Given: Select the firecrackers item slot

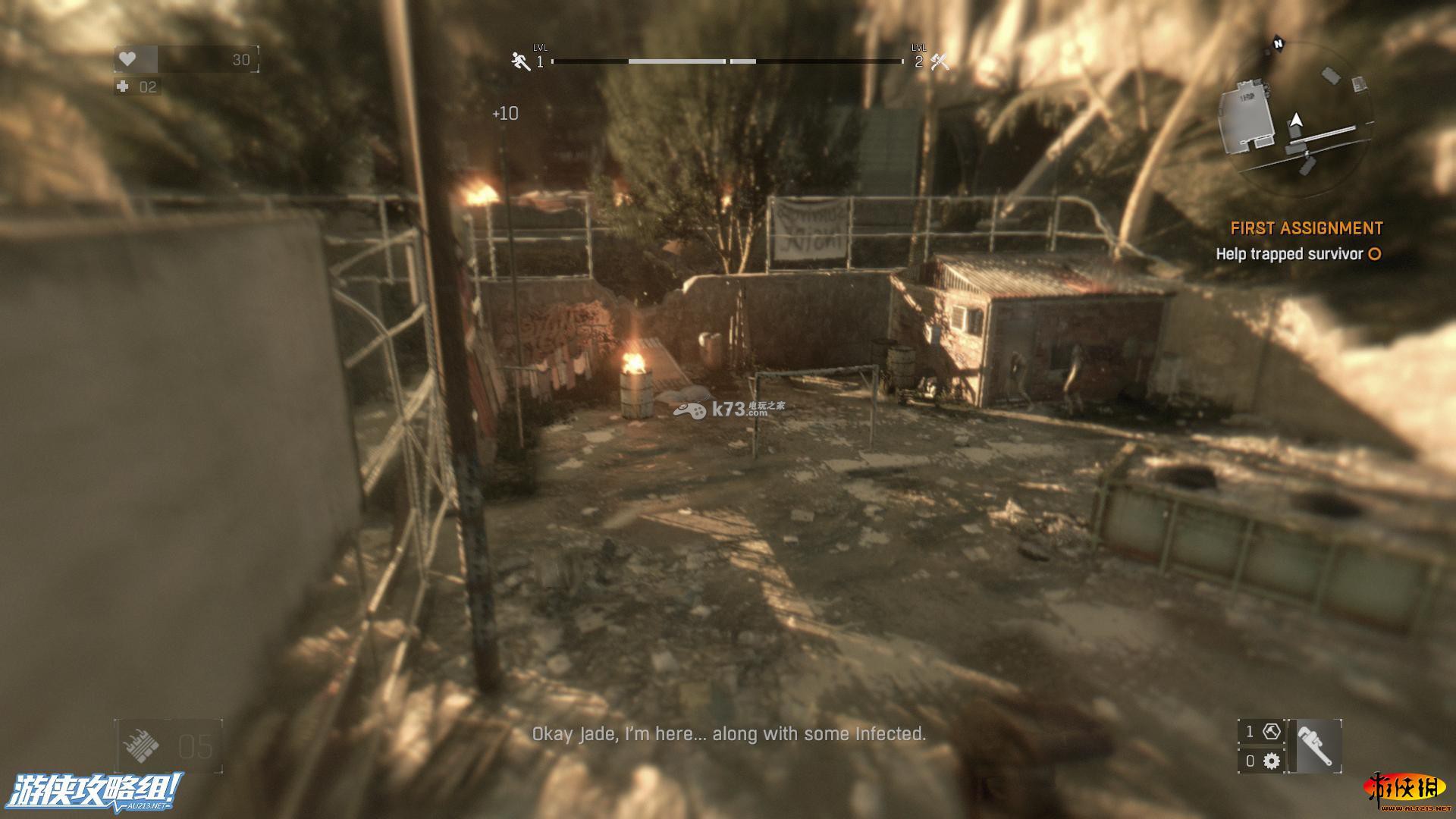Looking at the screenshot, I should [x=141, y=747].
